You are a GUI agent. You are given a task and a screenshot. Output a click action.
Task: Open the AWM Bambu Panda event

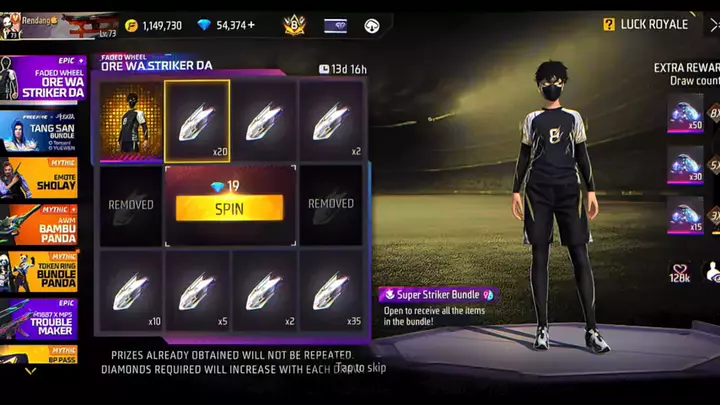(42, 224)
